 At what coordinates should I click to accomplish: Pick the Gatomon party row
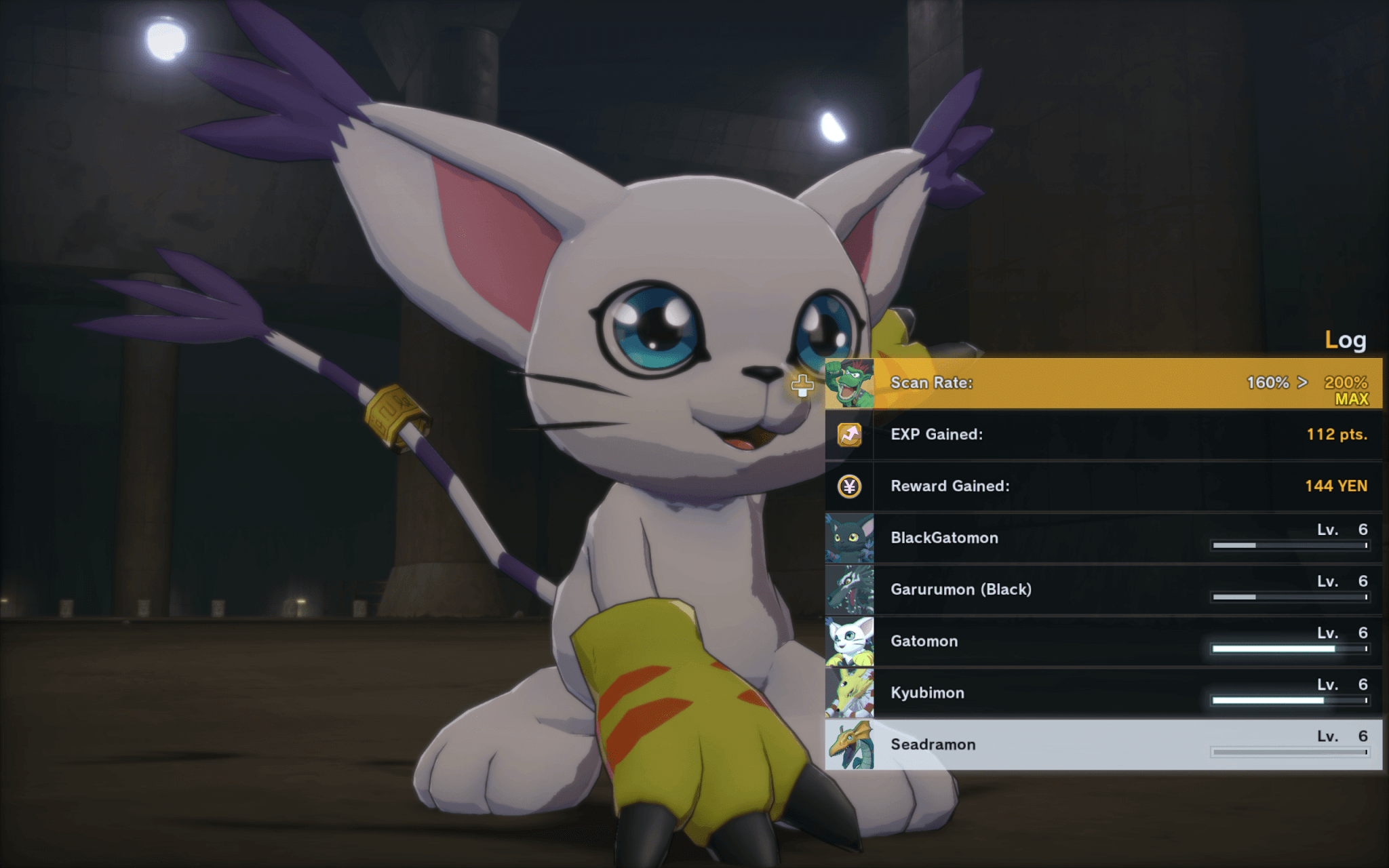point(1103,642)
